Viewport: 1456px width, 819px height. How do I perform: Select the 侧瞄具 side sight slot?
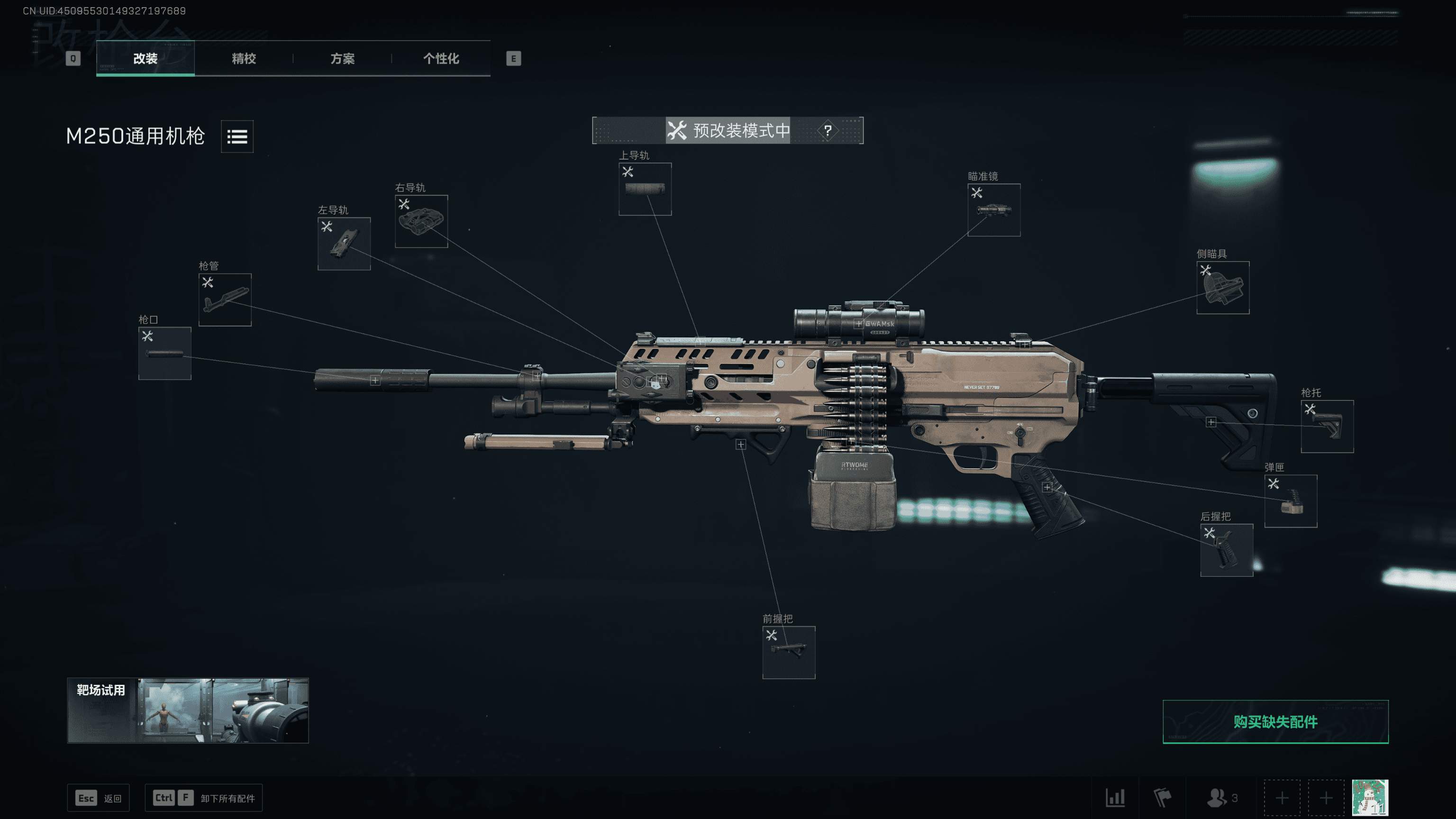1222,288
